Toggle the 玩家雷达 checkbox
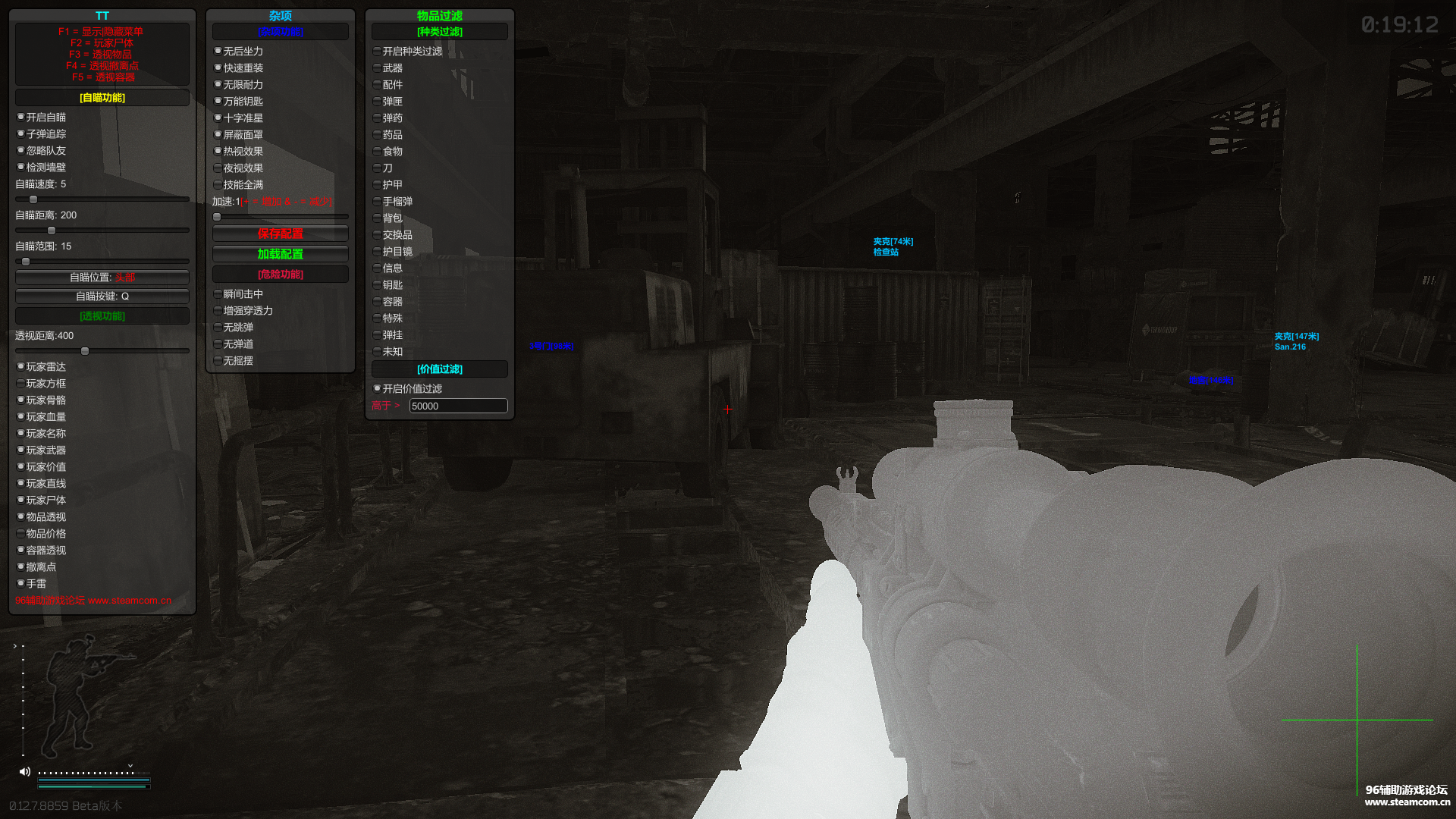Screen dimensions: 1456x819 [21, 367]
